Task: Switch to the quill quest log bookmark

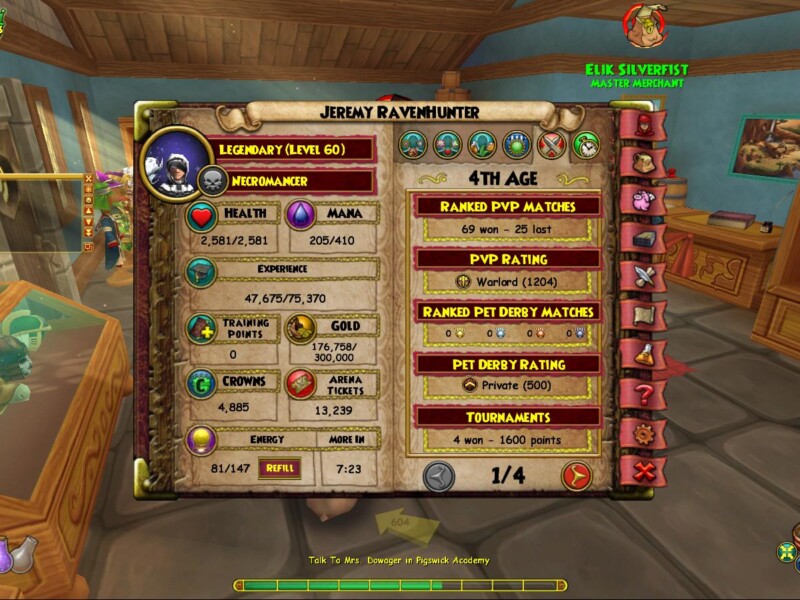Action: pos(641,277)
